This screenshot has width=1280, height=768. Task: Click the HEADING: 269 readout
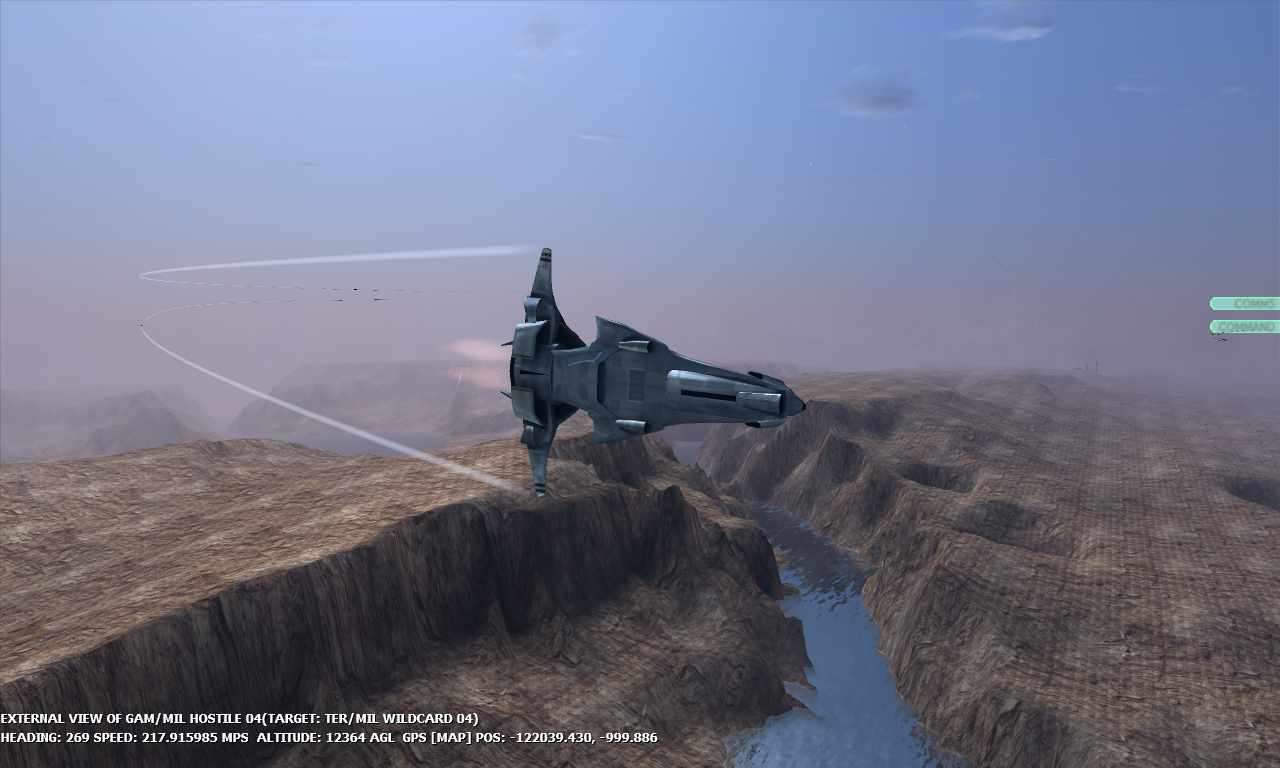(45, 736)
